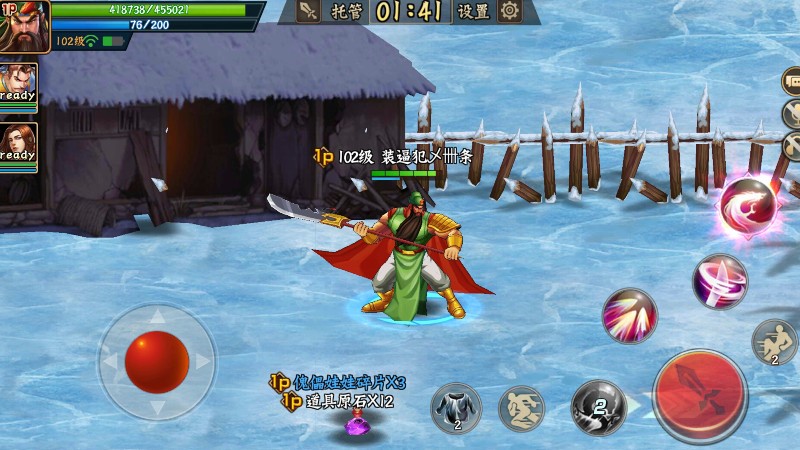Open the 设置 settings gear
Image resolution: width=800 pixels, height=450 pixels.
pyautogui.click(x=510, y=12)
